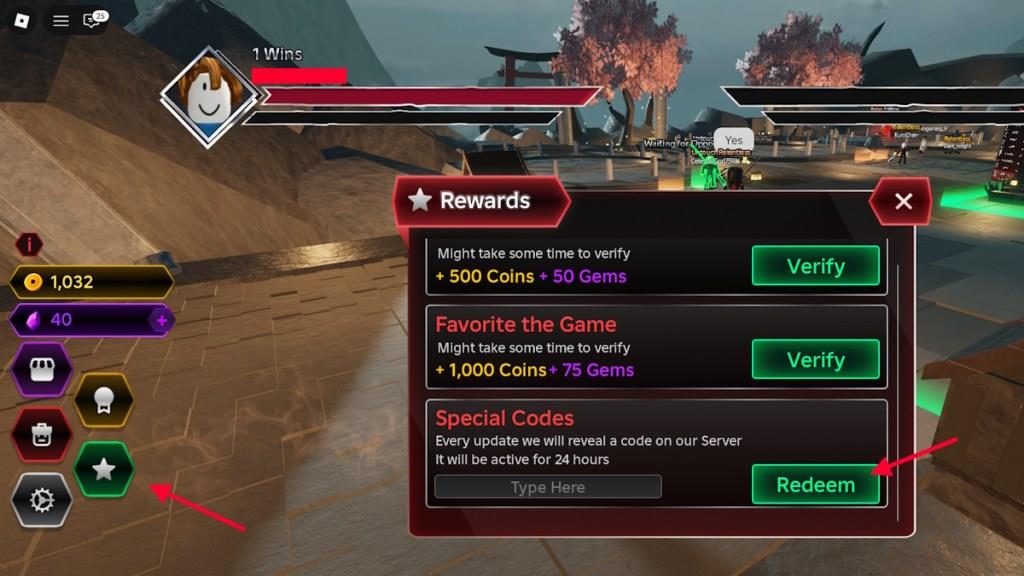Open the red backpack inventory button

pos(41,435)
